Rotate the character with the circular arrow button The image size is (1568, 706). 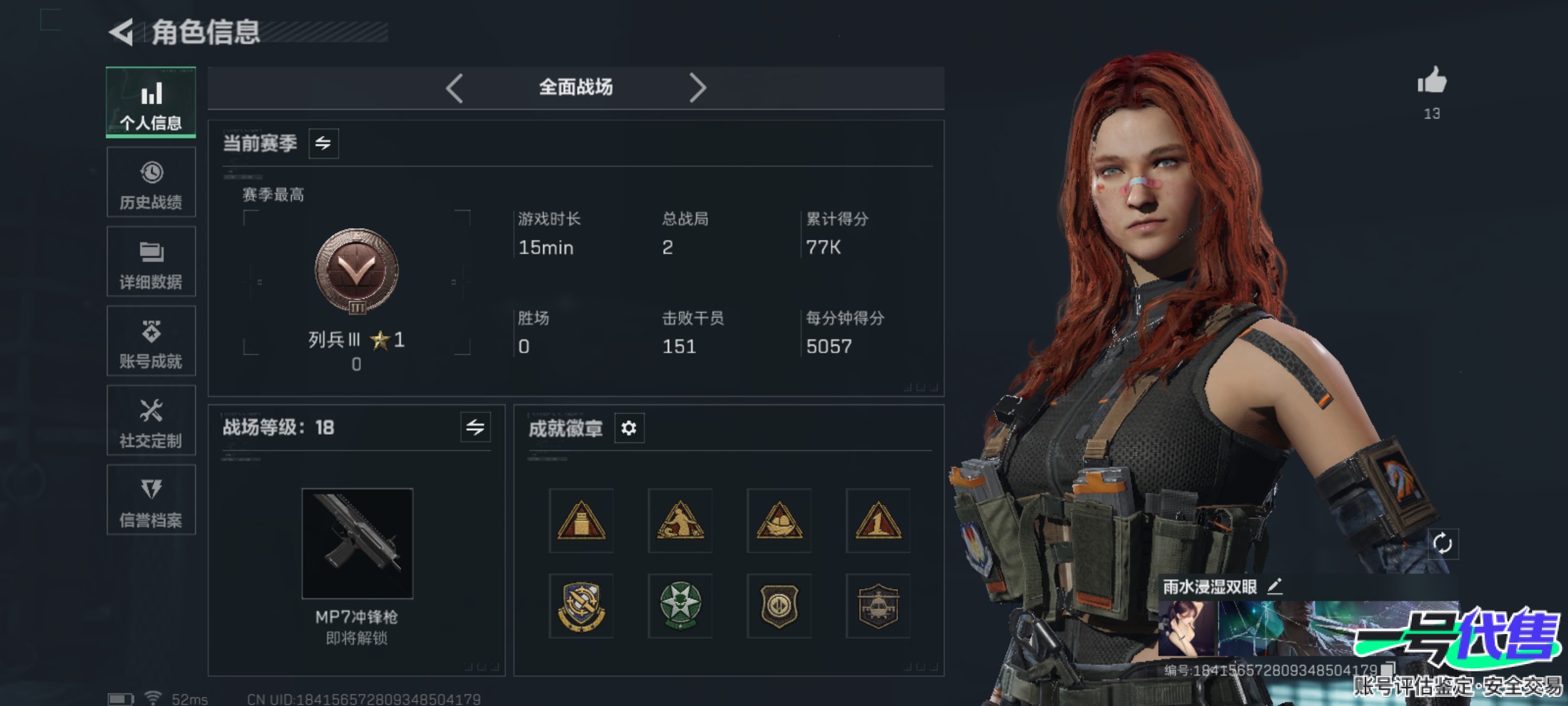coord(1442,543)
